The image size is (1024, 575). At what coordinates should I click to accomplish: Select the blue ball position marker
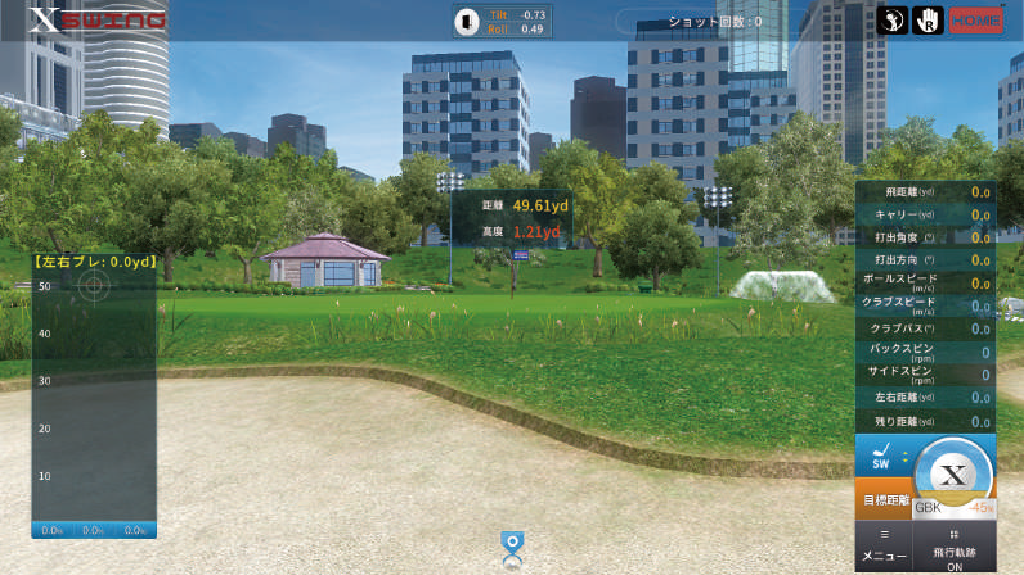[x=512, y=545]
